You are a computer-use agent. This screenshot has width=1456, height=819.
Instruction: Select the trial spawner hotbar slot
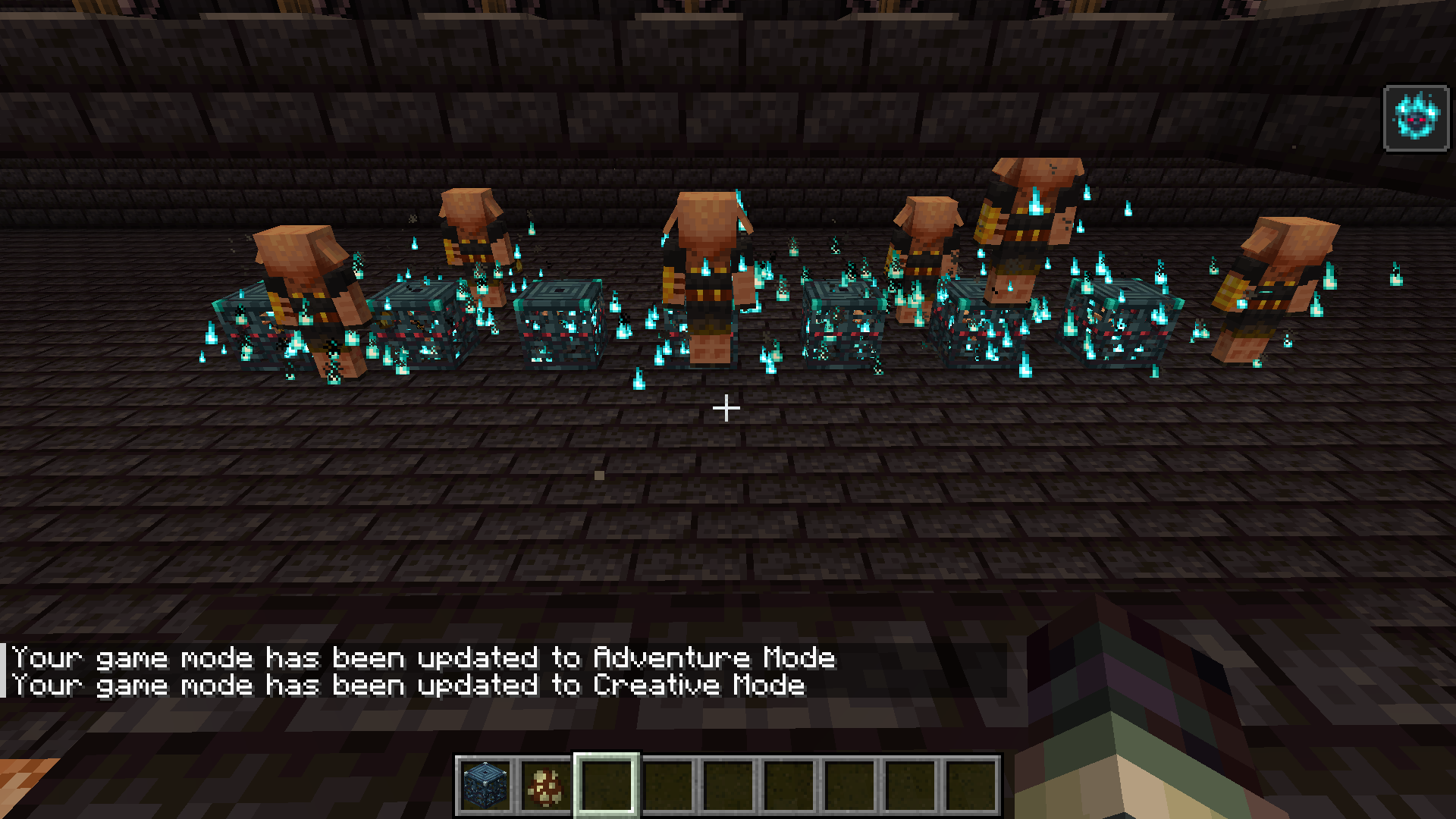click(x=485, y=786)
